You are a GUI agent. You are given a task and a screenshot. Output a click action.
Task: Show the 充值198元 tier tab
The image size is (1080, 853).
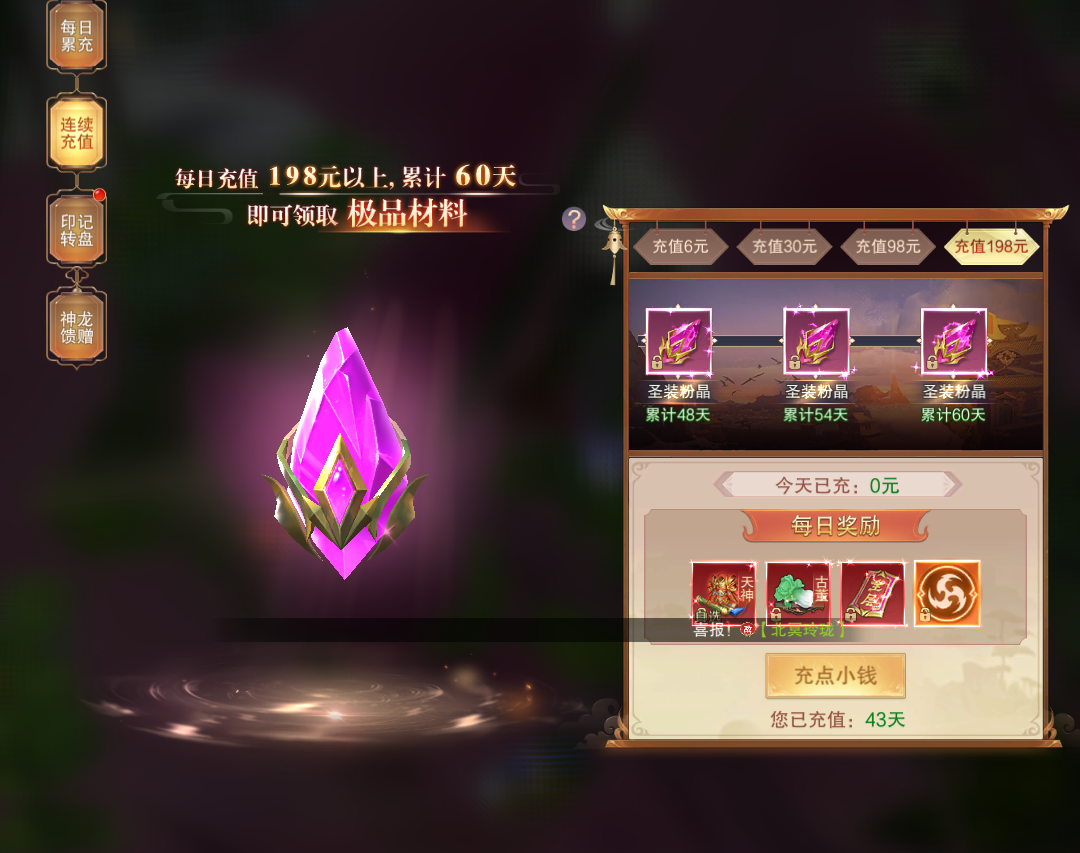pos(991,246)
